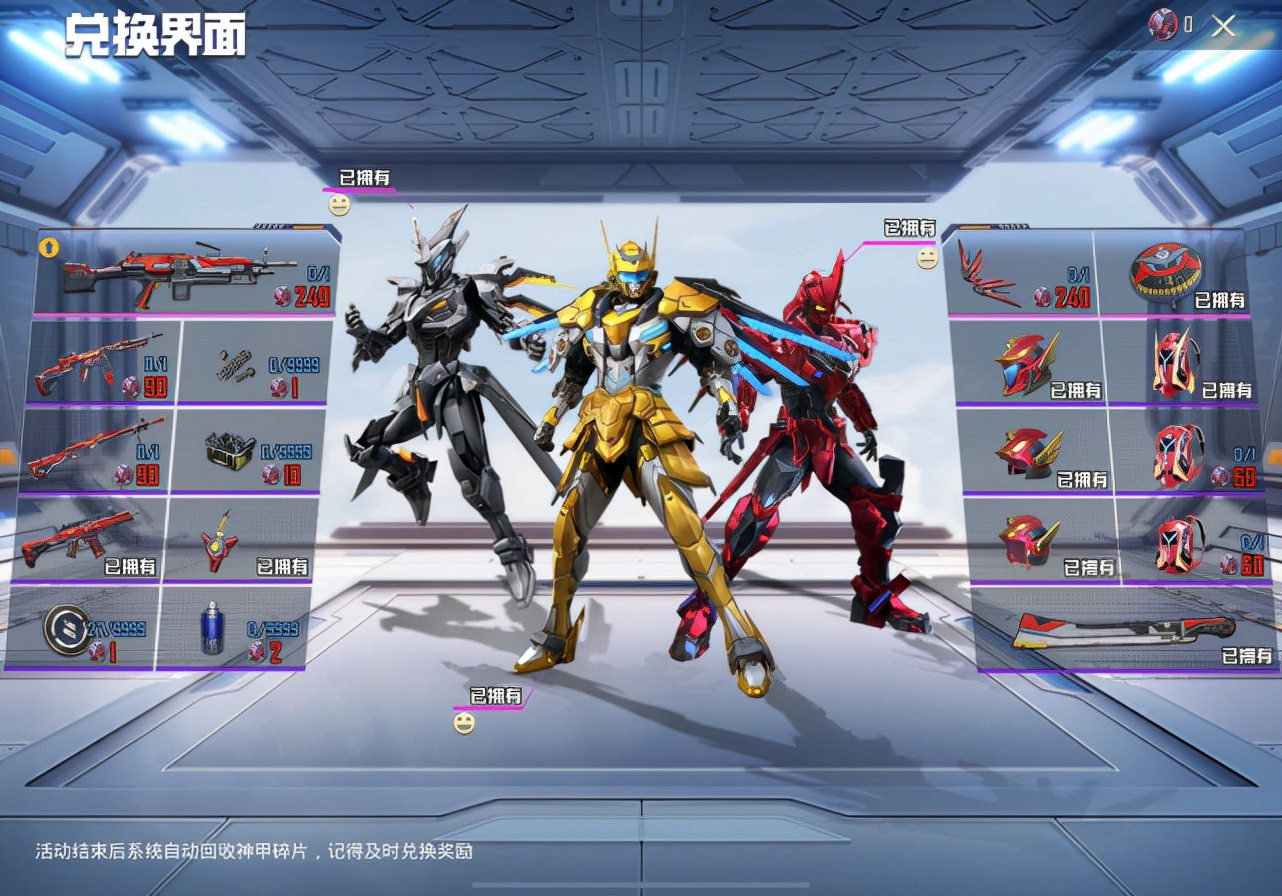The image size is (1282, 896).
Task: Select the red wing attachment costing 240
Action: pyautogui.click(x=990, y=280)
